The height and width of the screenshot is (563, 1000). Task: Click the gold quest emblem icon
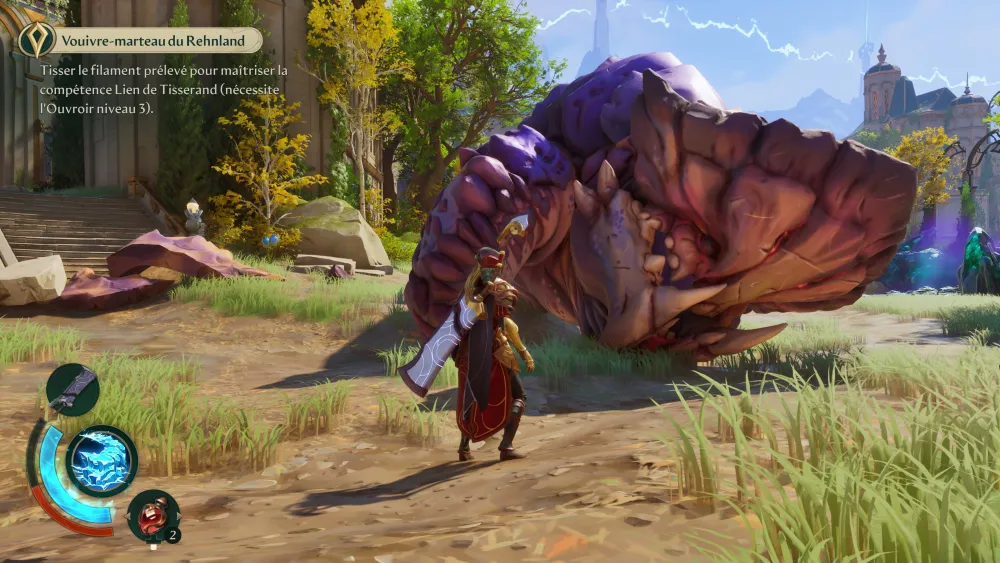click(x=36, y=40)
